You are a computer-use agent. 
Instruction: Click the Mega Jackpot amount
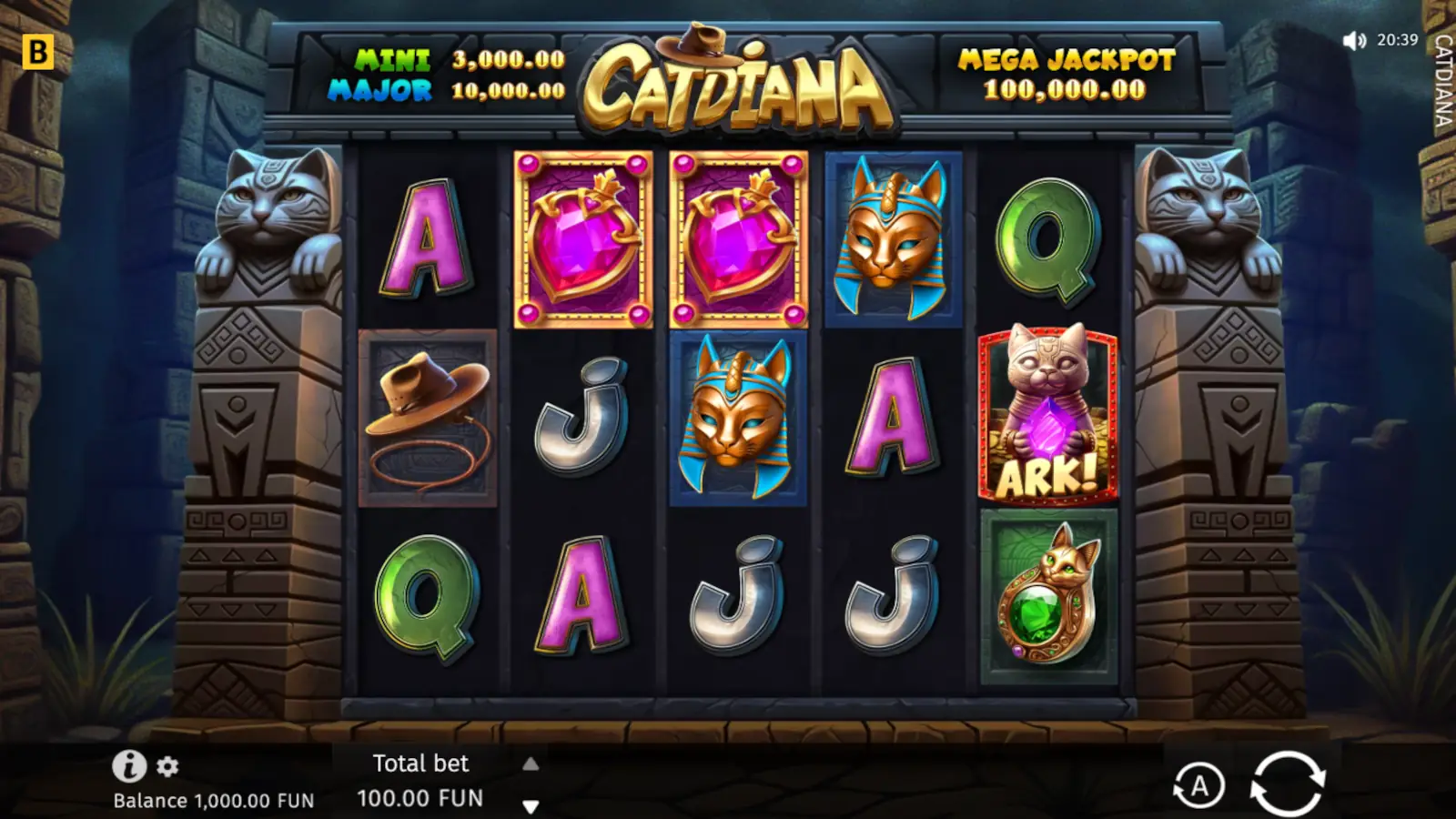[1066, 91]
